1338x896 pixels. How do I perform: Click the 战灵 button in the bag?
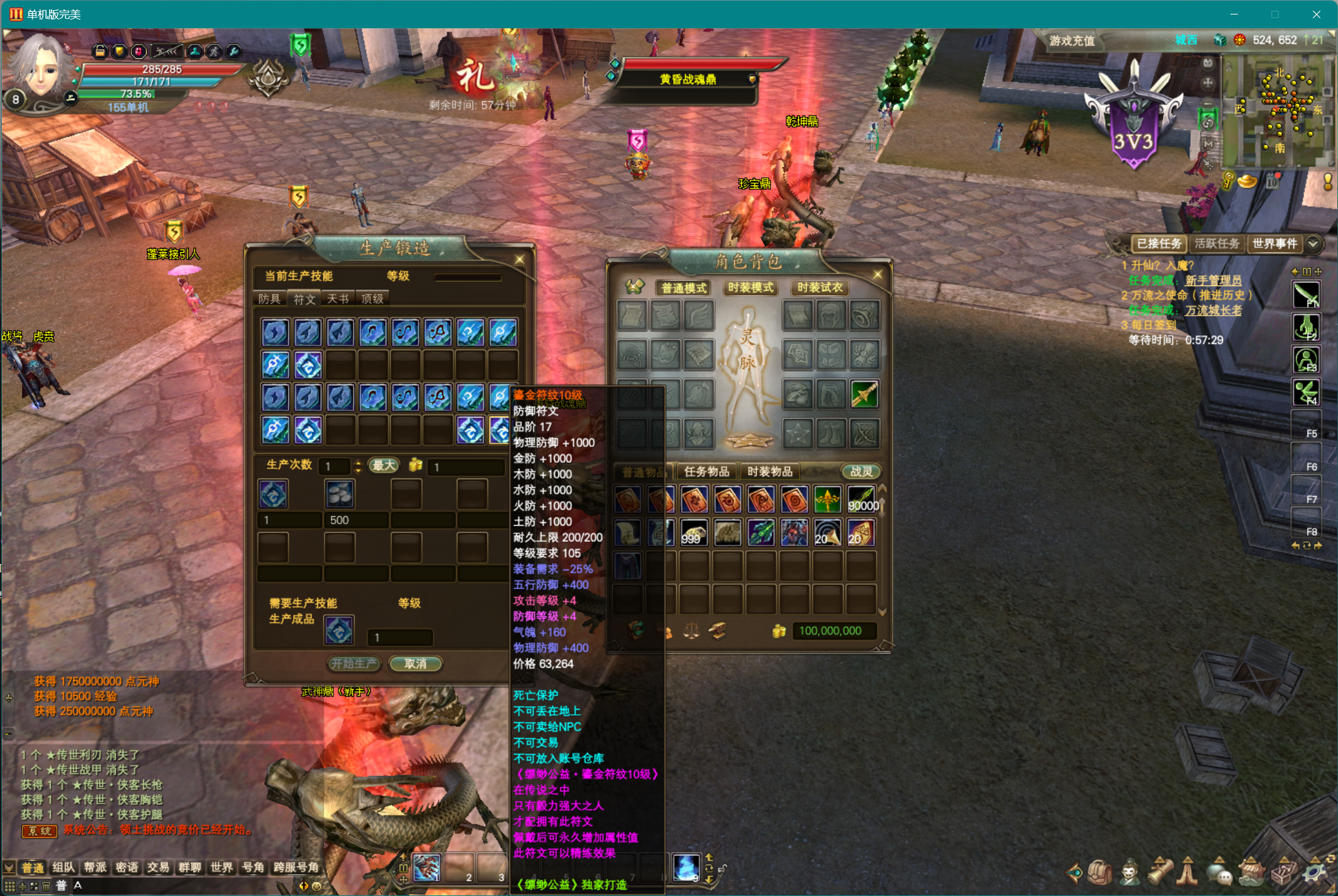[x=861, y=472]
